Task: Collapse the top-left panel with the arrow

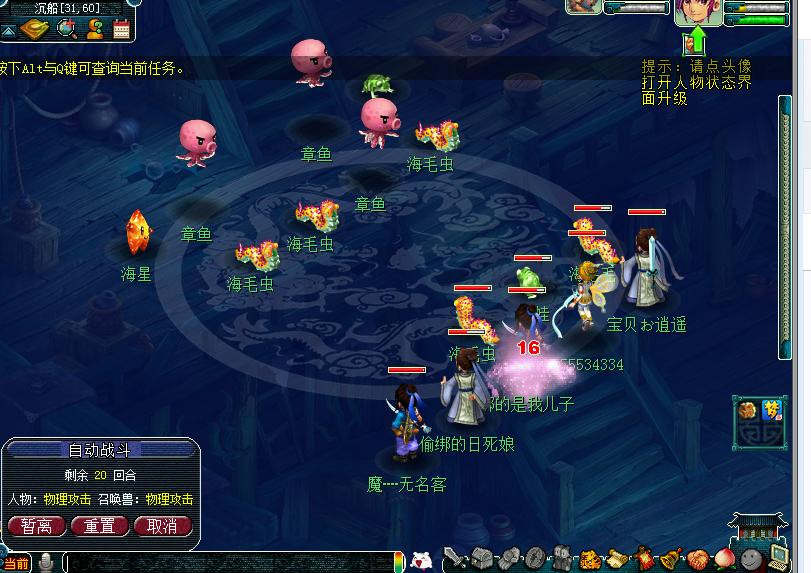Action: (8, 31)
